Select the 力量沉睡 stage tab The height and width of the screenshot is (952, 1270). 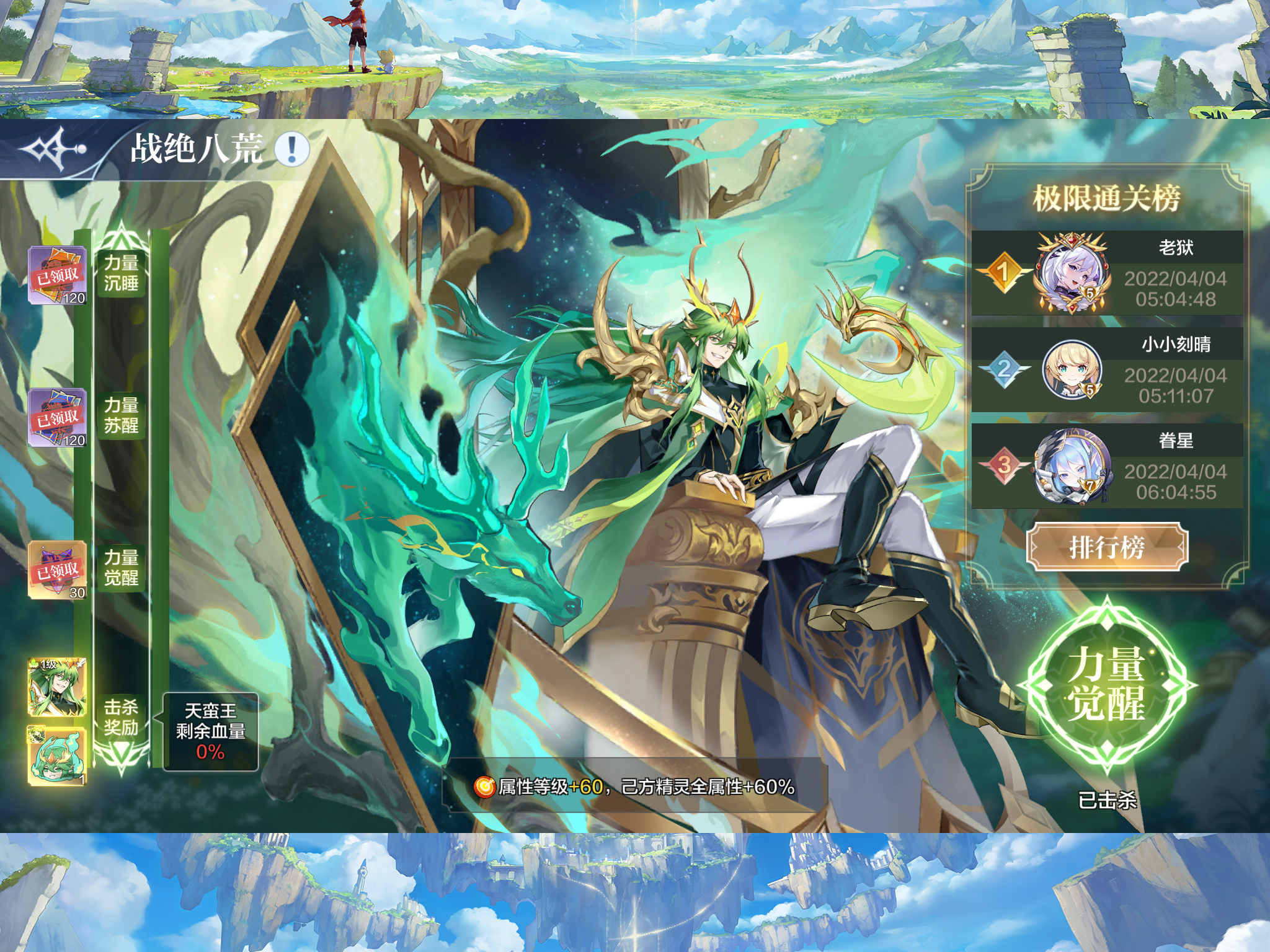tap(122, 273)
